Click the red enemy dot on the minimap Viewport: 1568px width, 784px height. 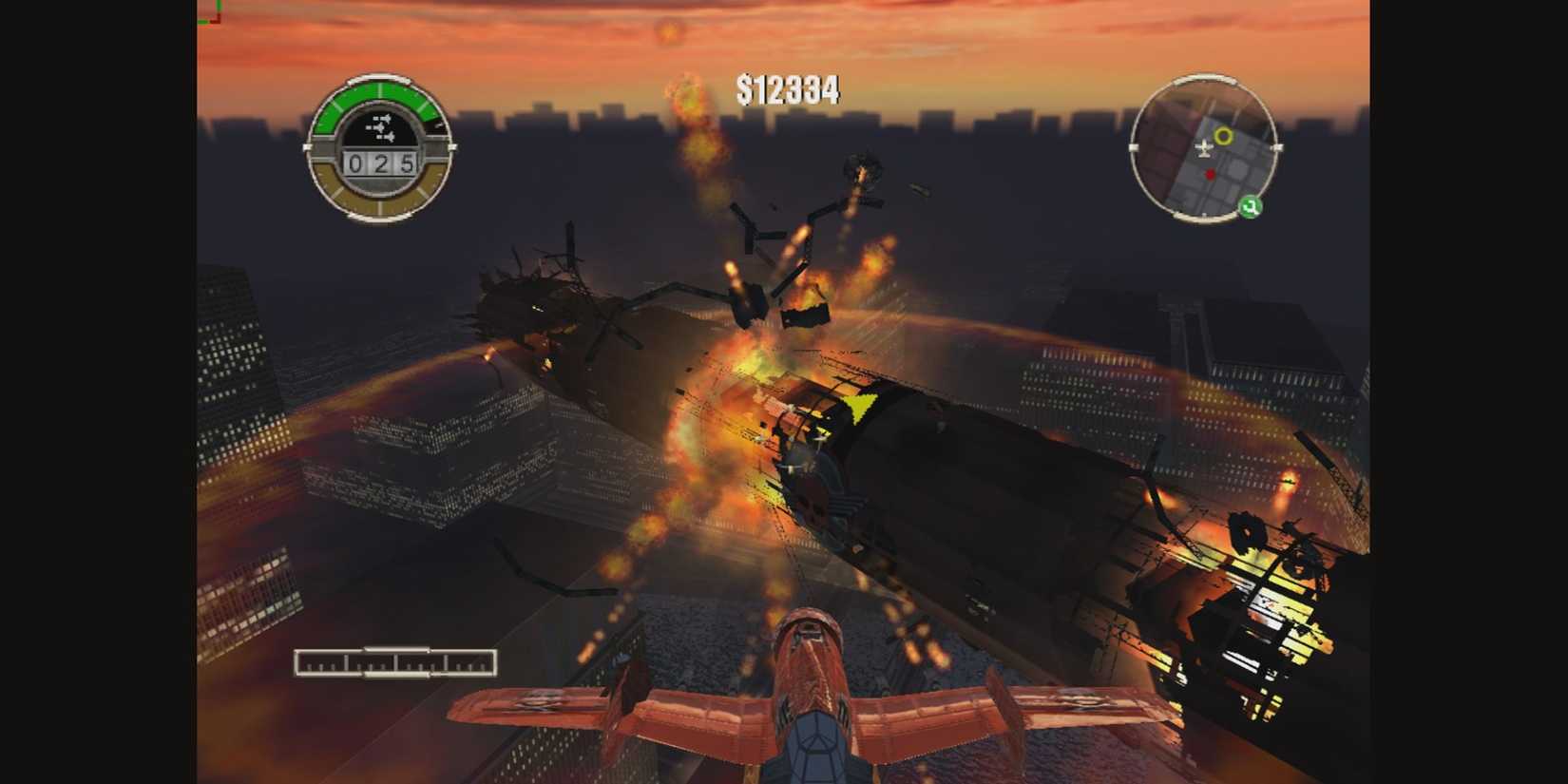pos(1210,174)
